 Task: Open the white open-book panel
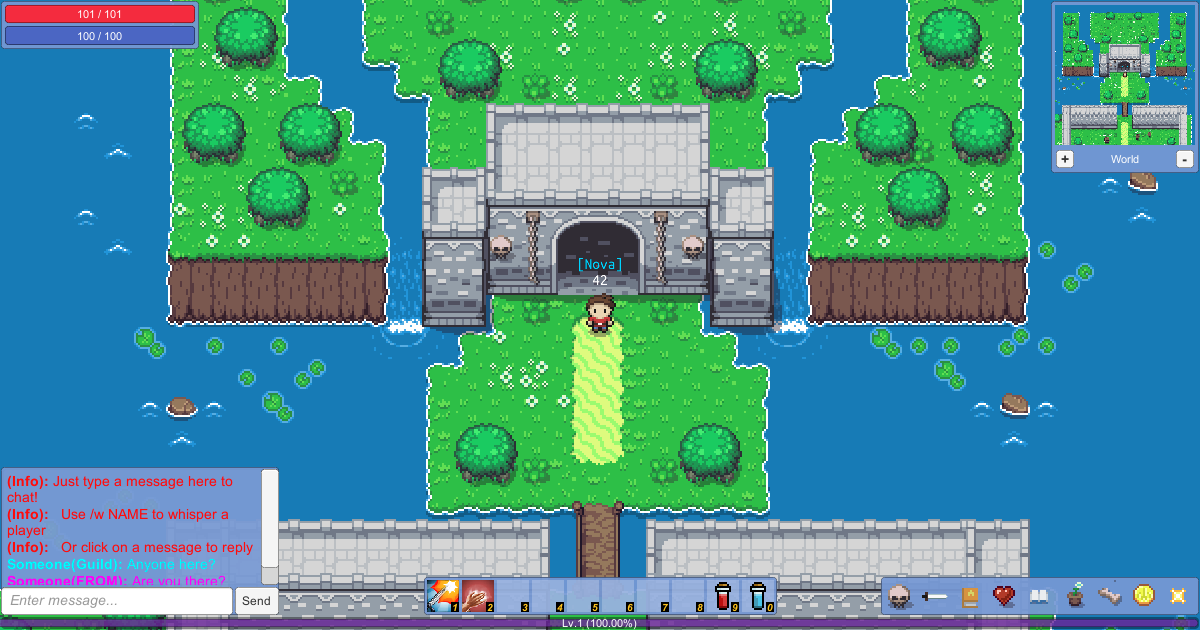(x=1040, y=597)
